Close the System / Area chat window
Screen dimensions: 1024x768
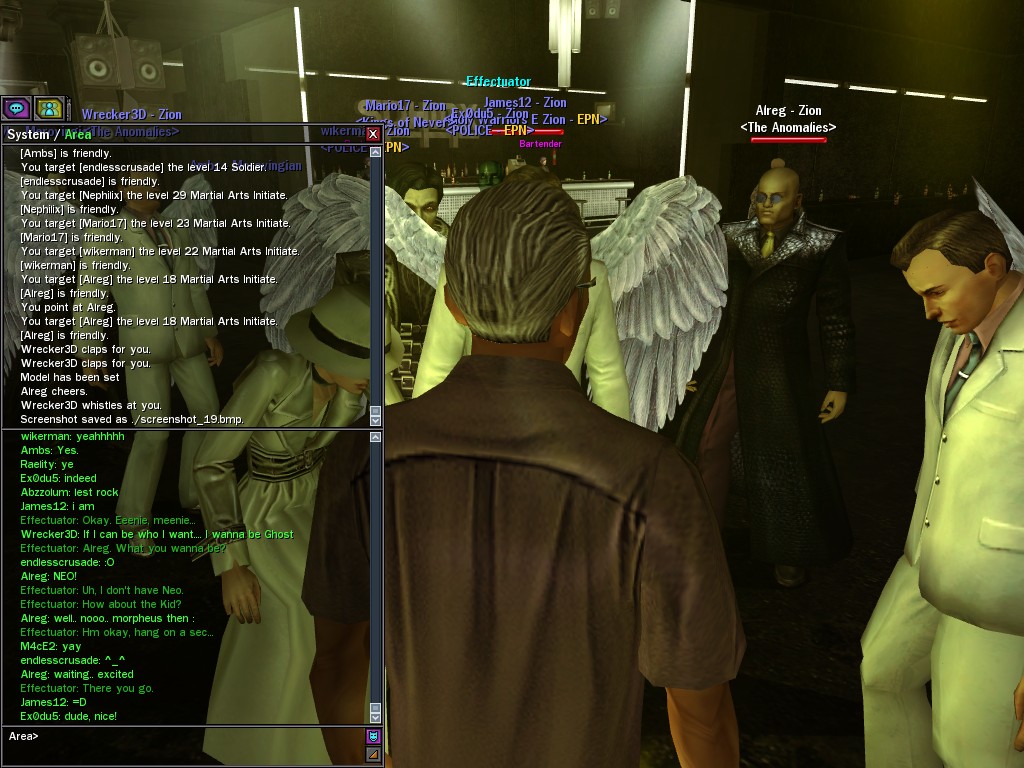tap(373, 134)
